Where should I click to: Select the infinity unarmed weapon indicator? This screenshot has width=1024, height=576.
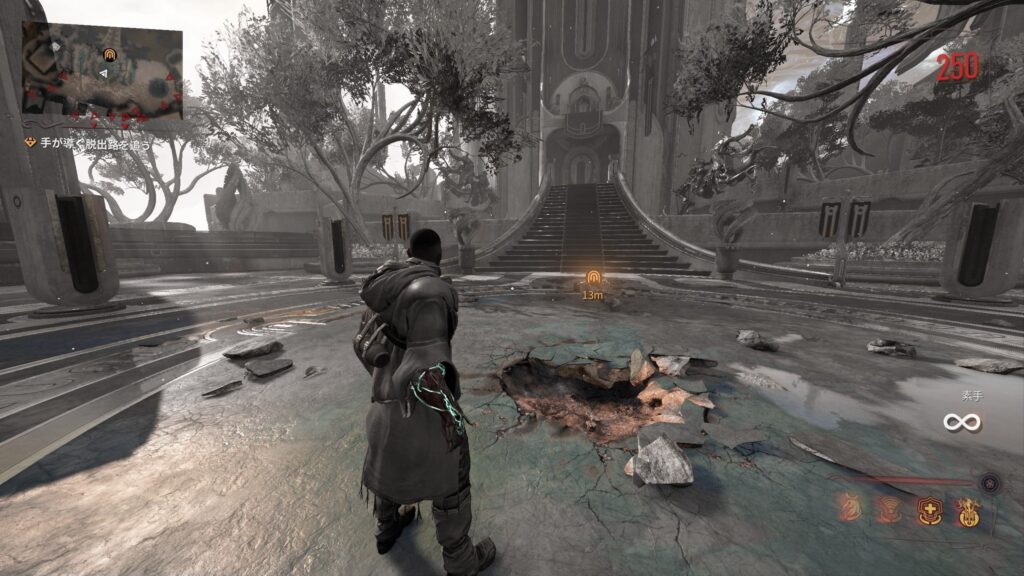[x=960, y=422]
